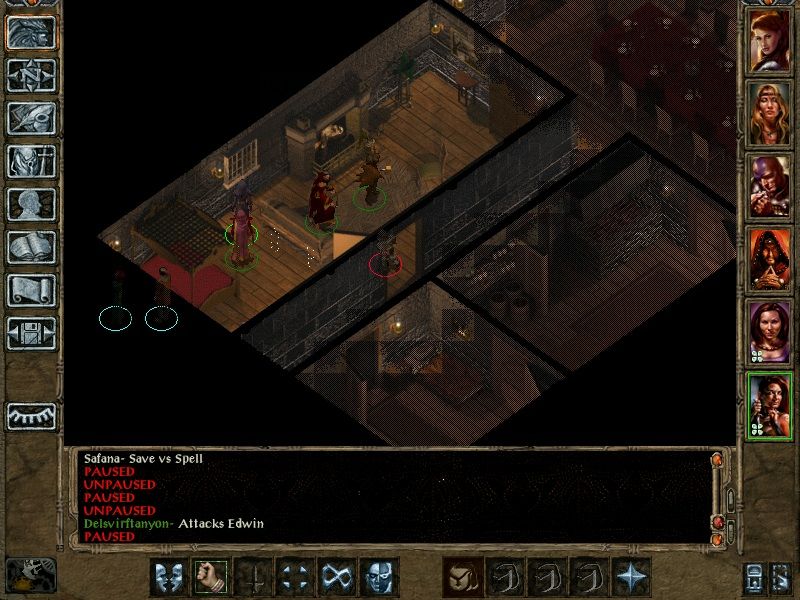The image size is (800, 600).
Task: Open the character record sheet
Action: click(31, 204)
